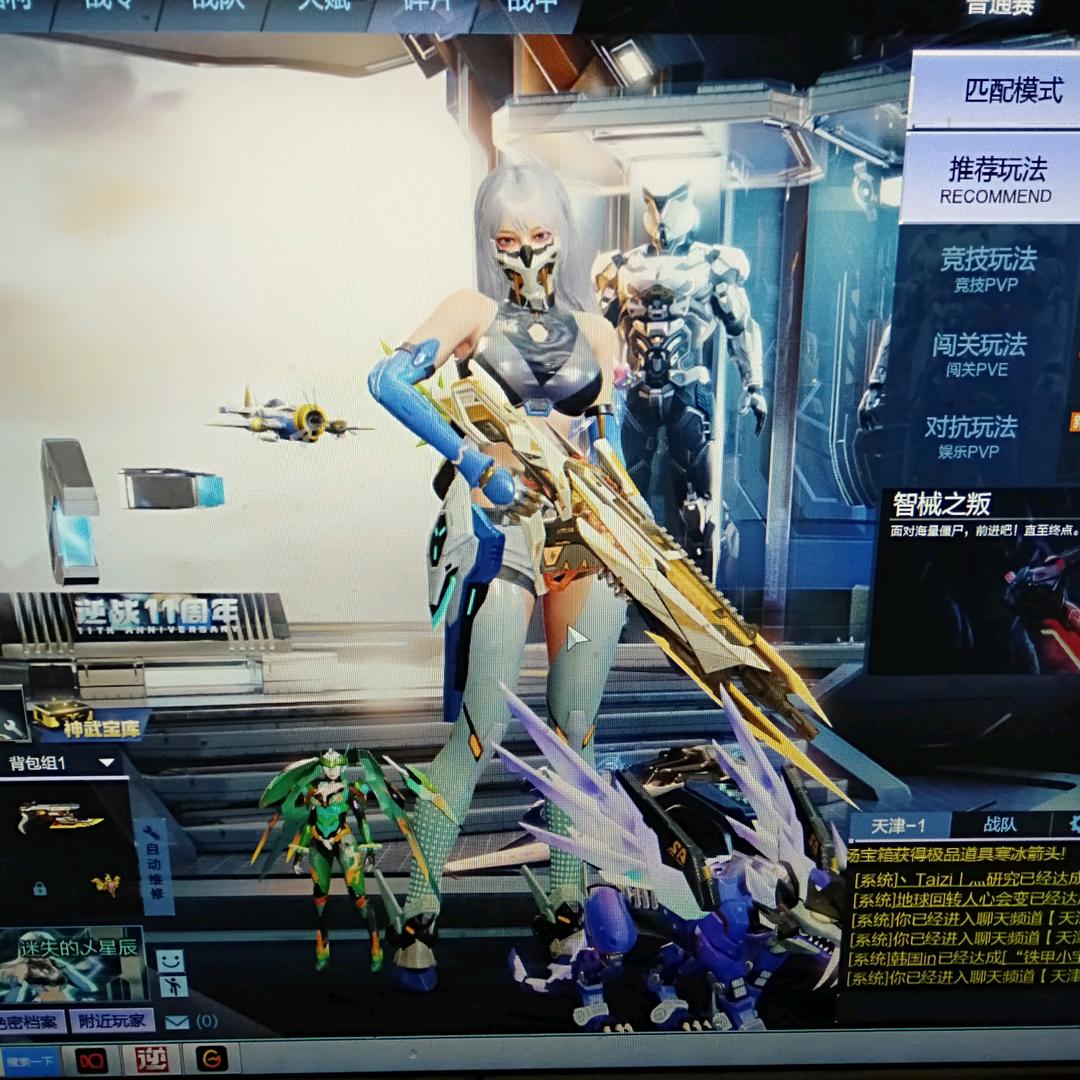Viewport: 1080px width, 1080px height.
Task: Switch to the 战队 chat tab
Action: click(999, 825)
